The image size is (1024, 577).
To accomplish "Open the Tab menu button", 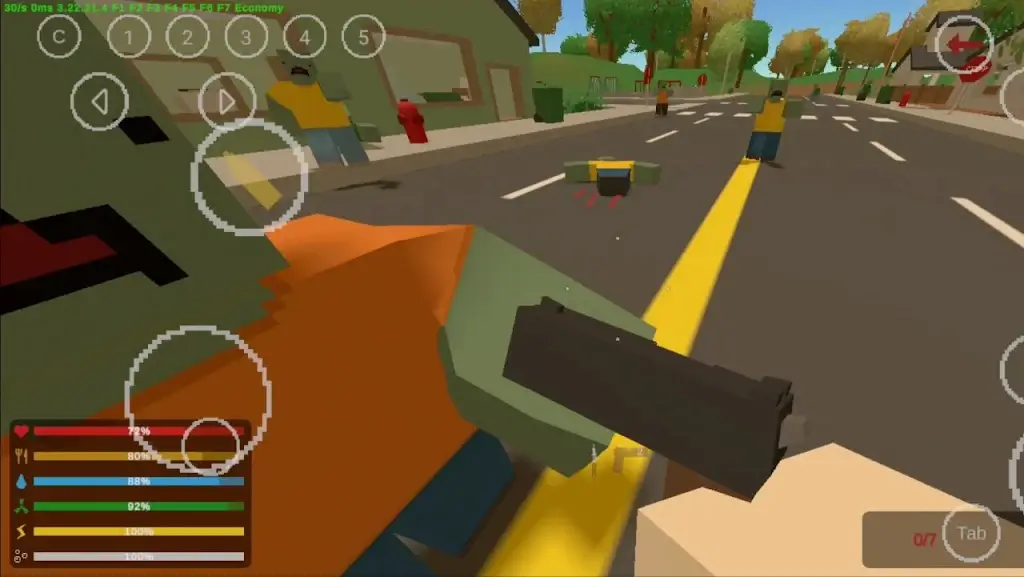I will (x=971, y=533).
